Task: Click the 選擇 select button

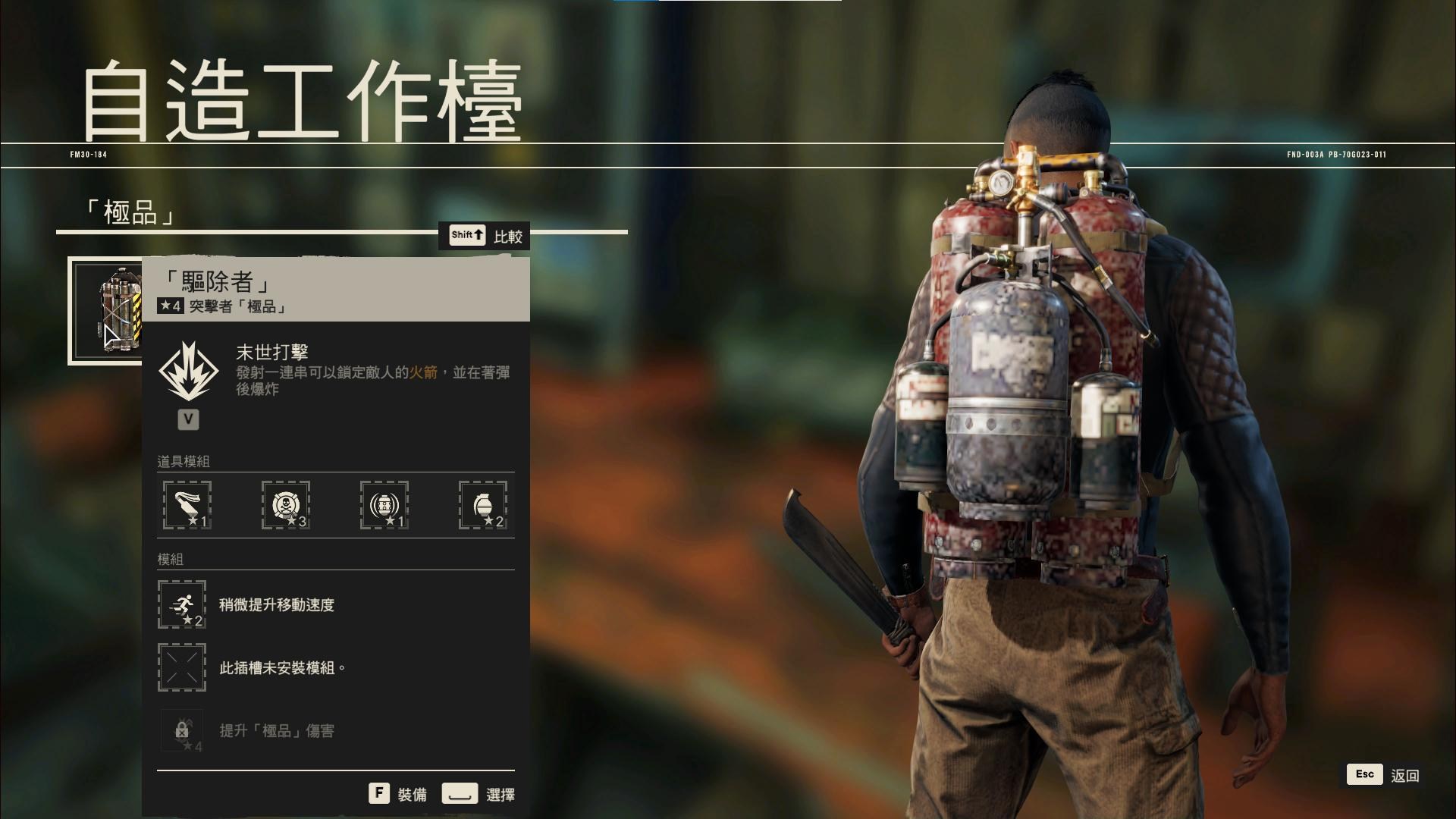Action: tap(500, 793)
